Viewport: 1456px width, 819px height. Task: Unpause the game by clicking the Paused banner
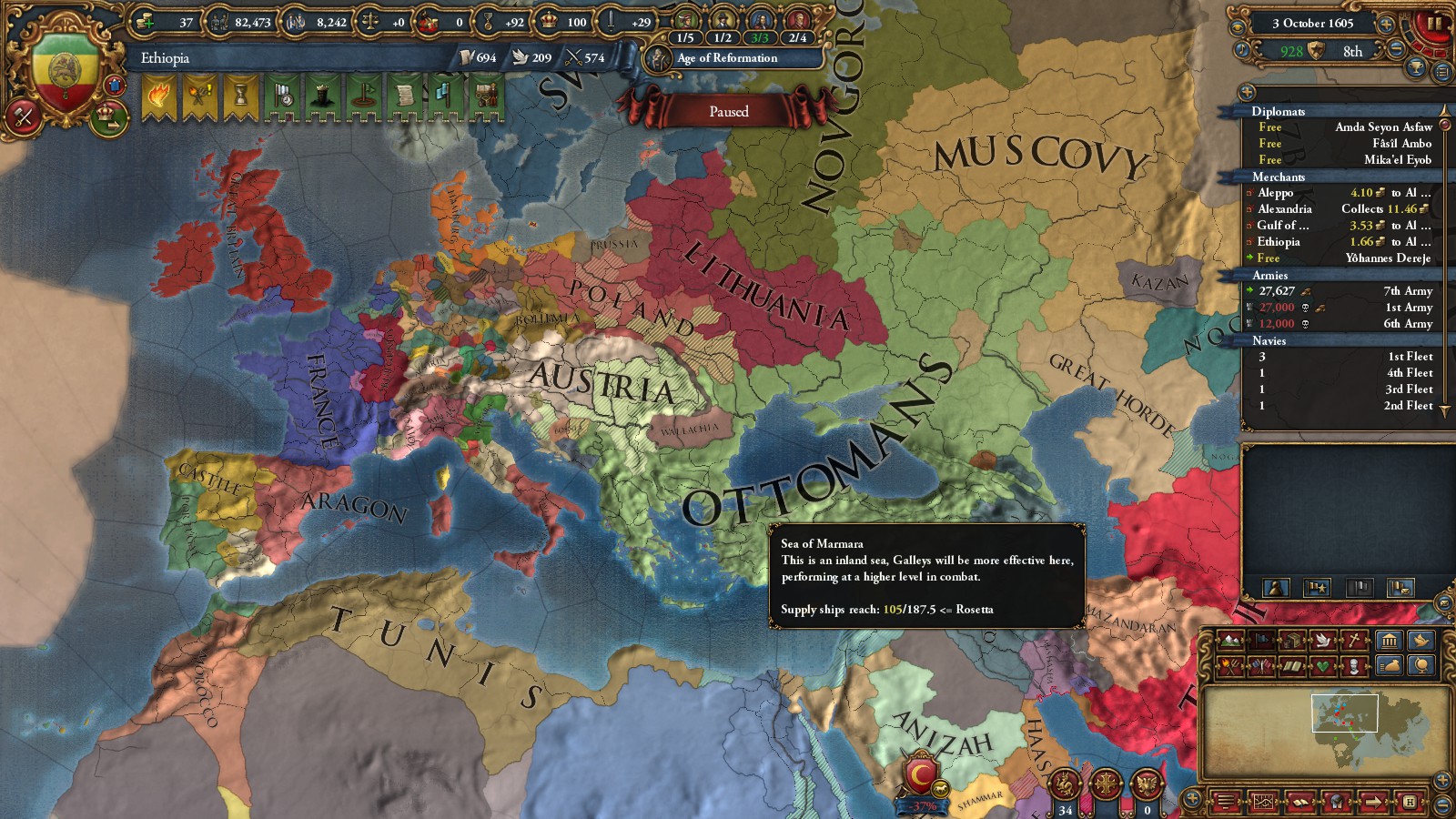(x=728, y=111)
